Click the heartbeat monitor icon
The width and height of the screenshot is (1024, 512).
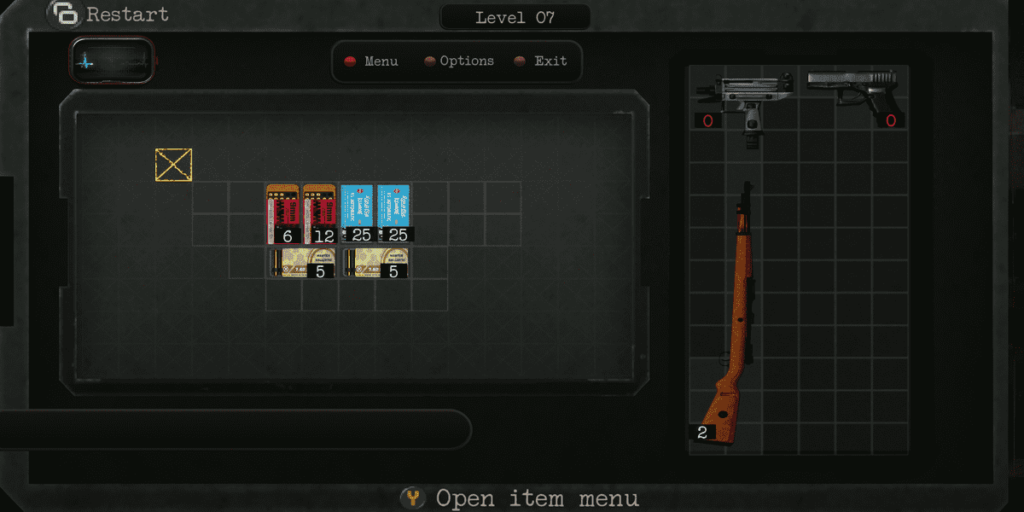(x=111, y=60)
